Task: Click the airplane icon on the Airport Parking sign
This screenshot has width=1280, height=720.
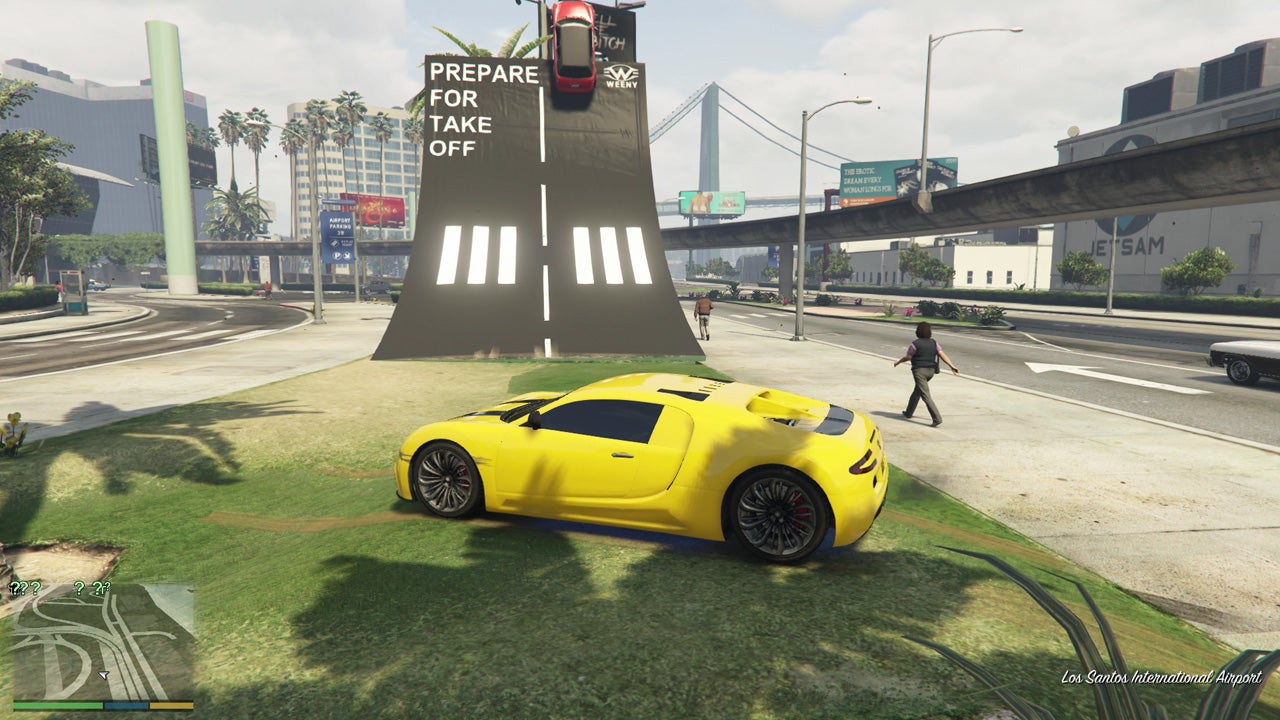Action: coord(347,255)
